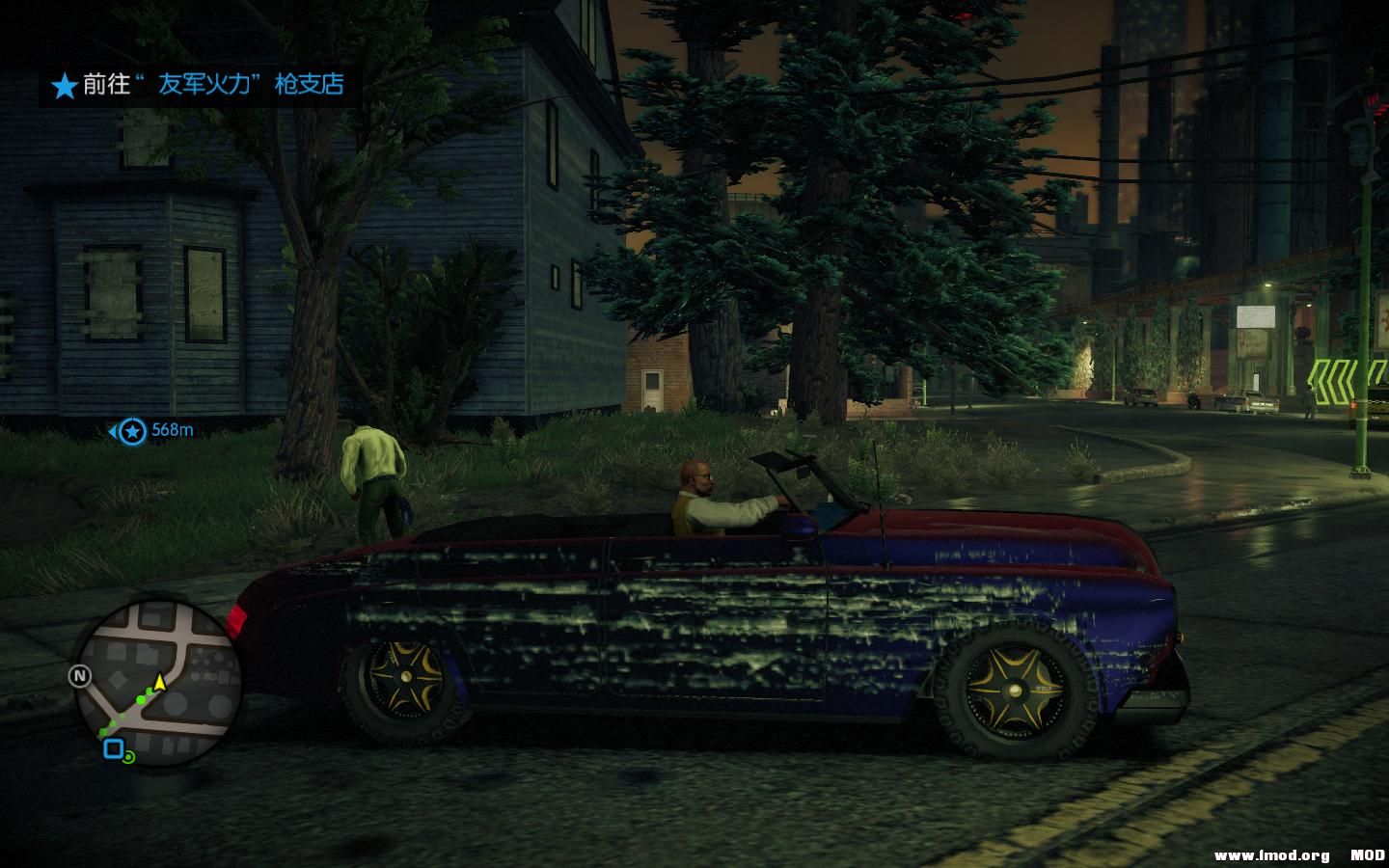Click the blue star mission objective icon

click(x=64, y=86)
